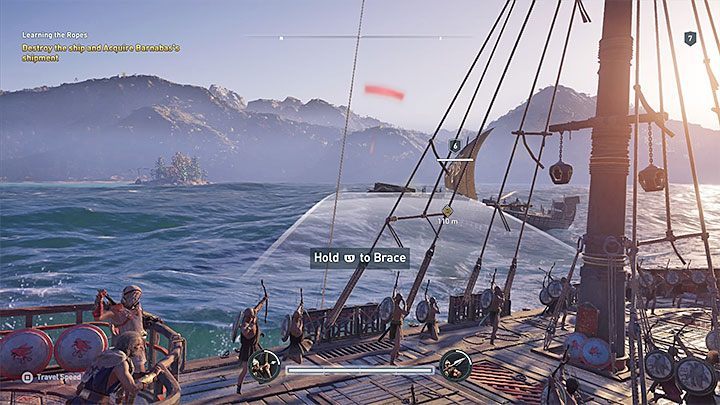This screenshot has height=405, width=720.
Task: Select the arrow volley ability icon
Action: 265,365
